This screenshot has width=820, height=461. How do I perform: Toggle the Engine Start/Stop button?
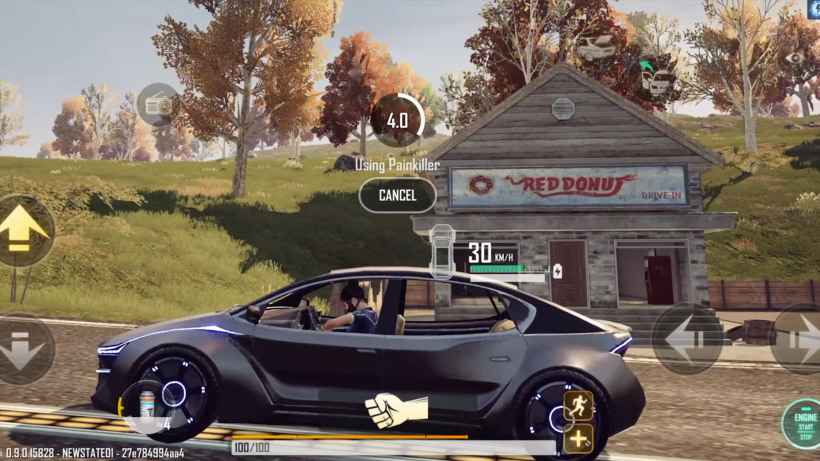[802, 424]
